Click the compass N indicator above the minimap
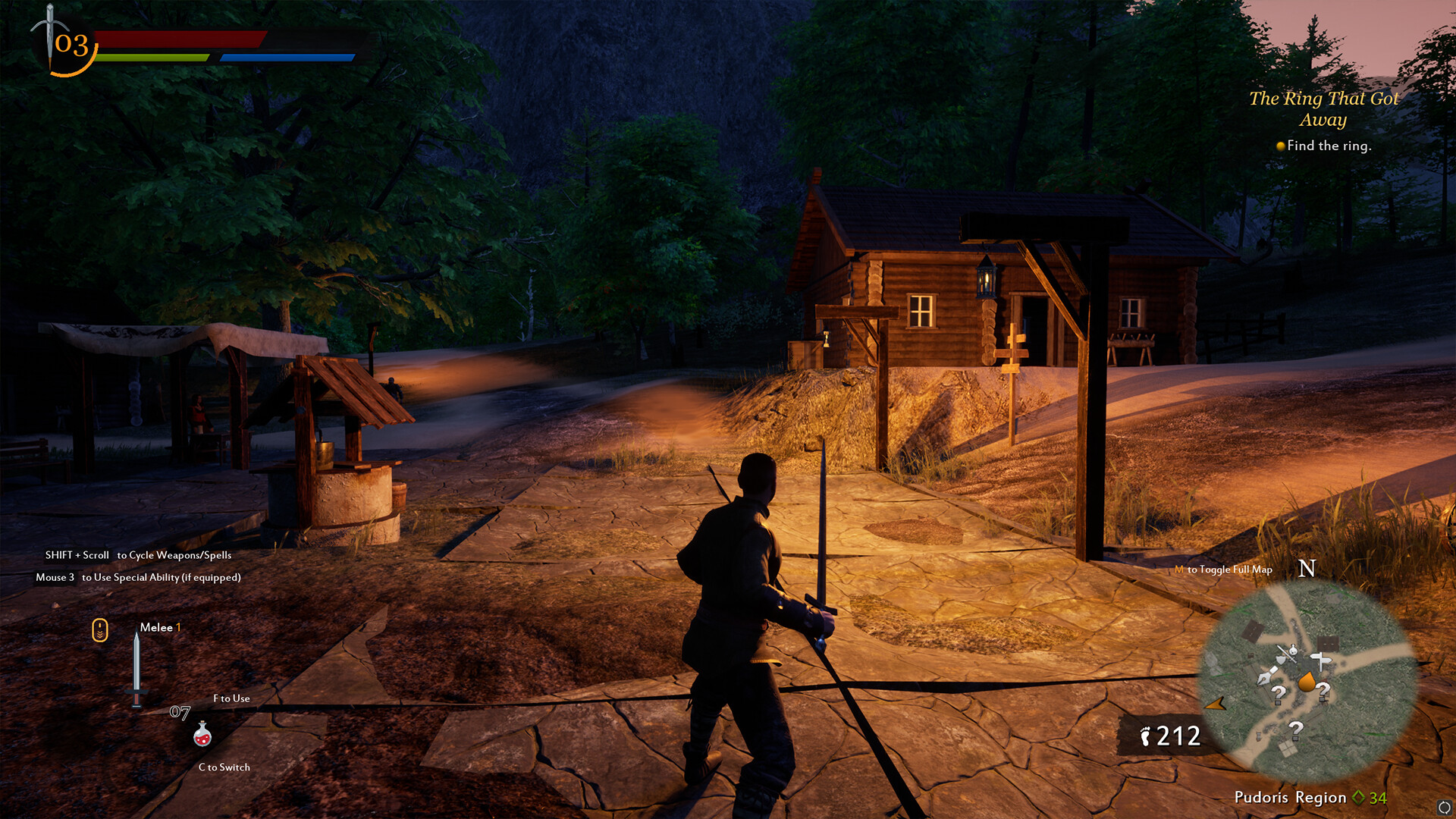 (1307, 569)
